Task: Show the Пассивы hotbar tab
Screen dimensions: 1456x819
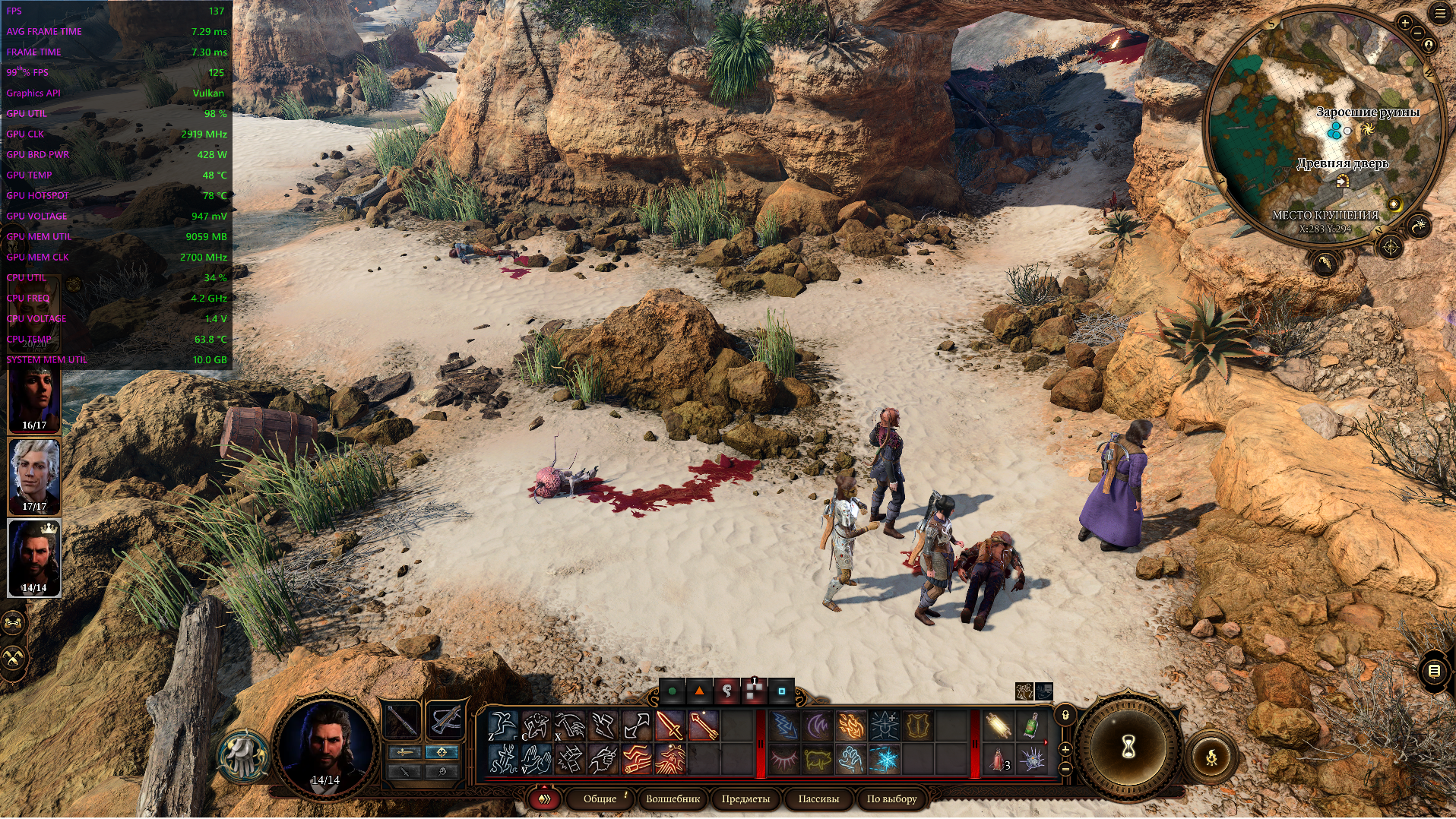Action: click(x=818, y=798)
